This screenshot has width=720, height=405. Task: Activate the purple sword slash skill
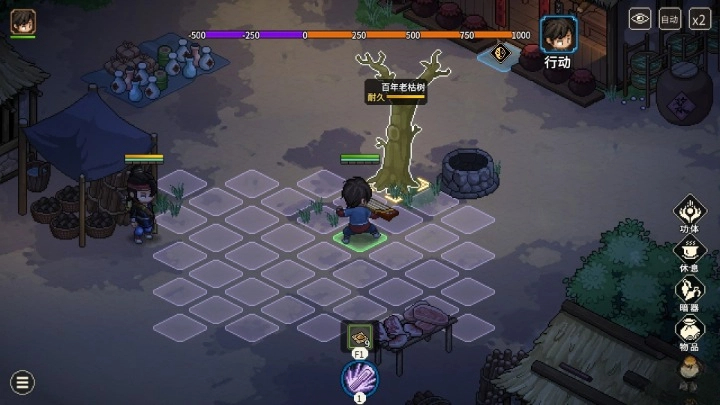[x=360, y=378]
